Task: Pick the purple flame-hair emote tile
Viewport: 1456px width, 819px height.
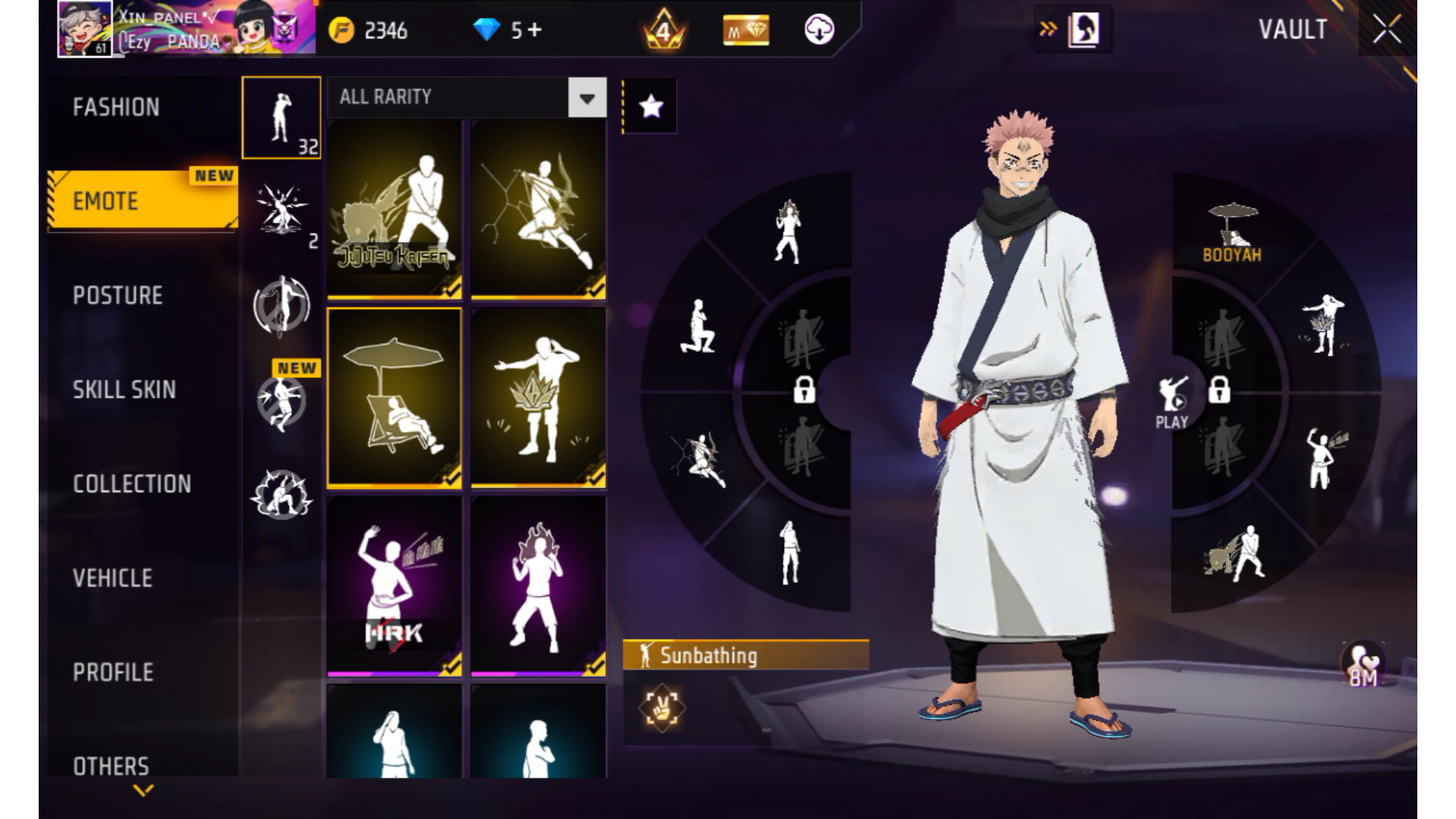Action: pyautogui.click(x=538, y=585)
